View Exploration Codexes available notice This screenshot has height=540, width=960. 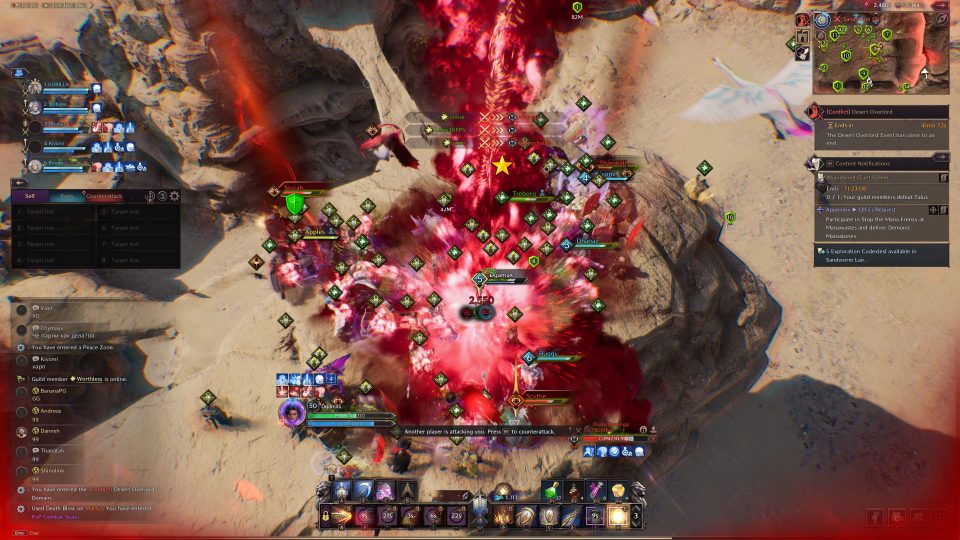tap(880, 255)
